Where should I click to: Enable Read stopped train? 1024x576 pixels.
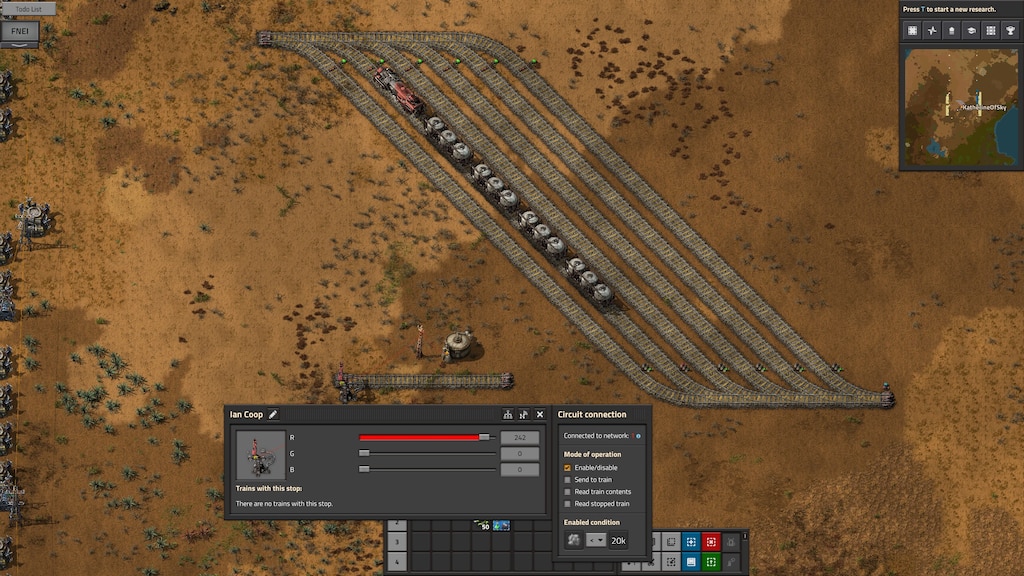[568, 504]
